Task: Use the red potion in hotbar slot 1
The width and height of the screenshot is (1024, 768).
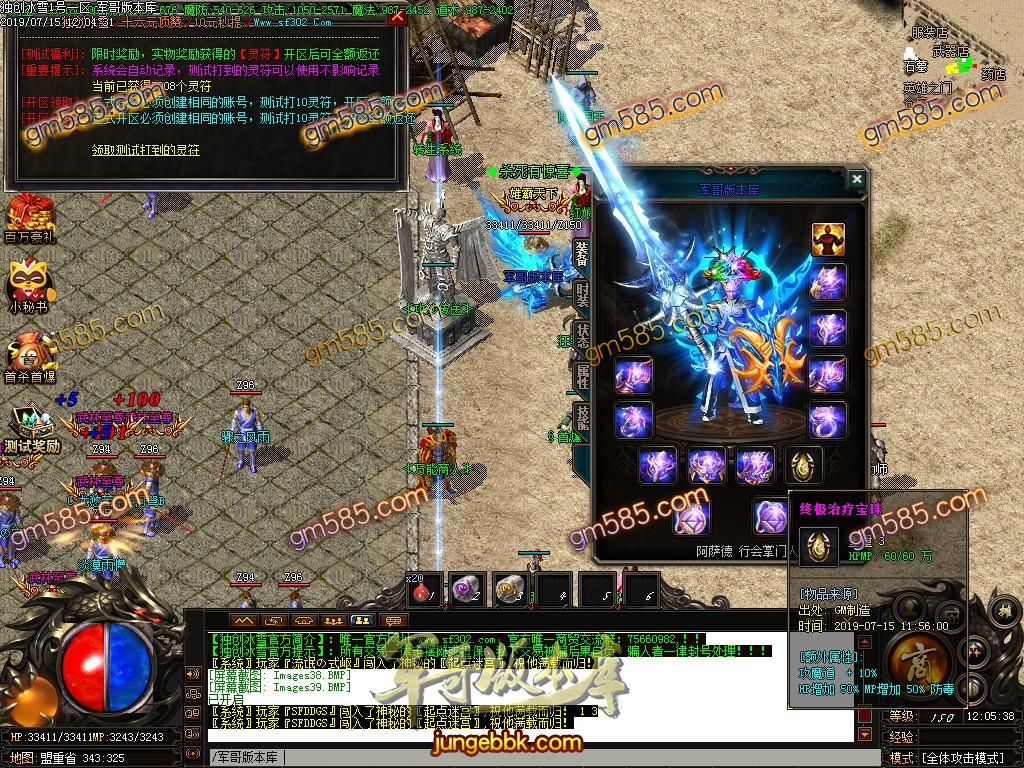Action: [425, 591]
